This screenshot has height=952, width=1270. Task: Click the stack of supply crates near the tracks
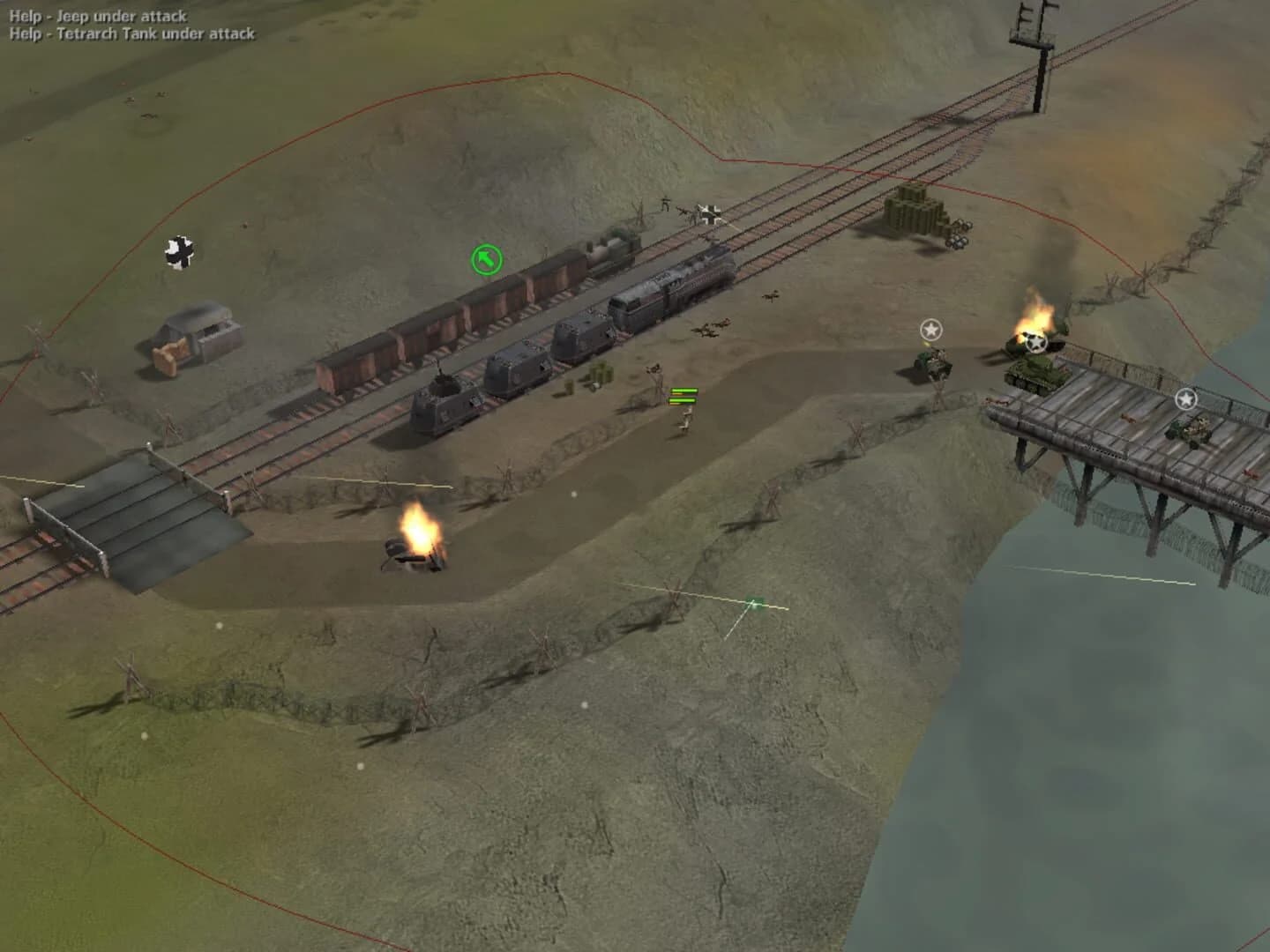click(913, 213)
